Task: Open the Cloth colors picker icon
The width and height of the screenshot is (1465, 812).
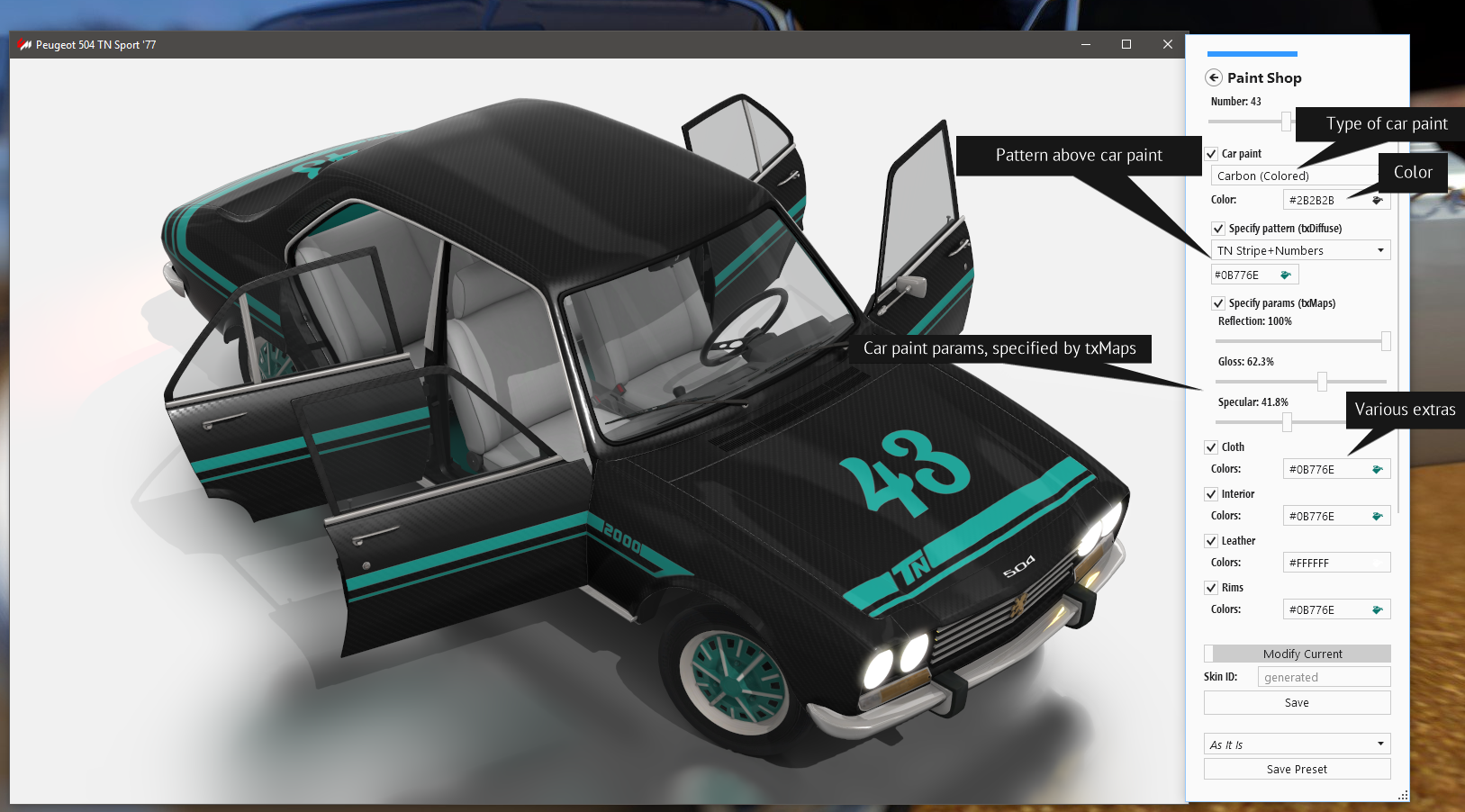Action: point(1377,468)
